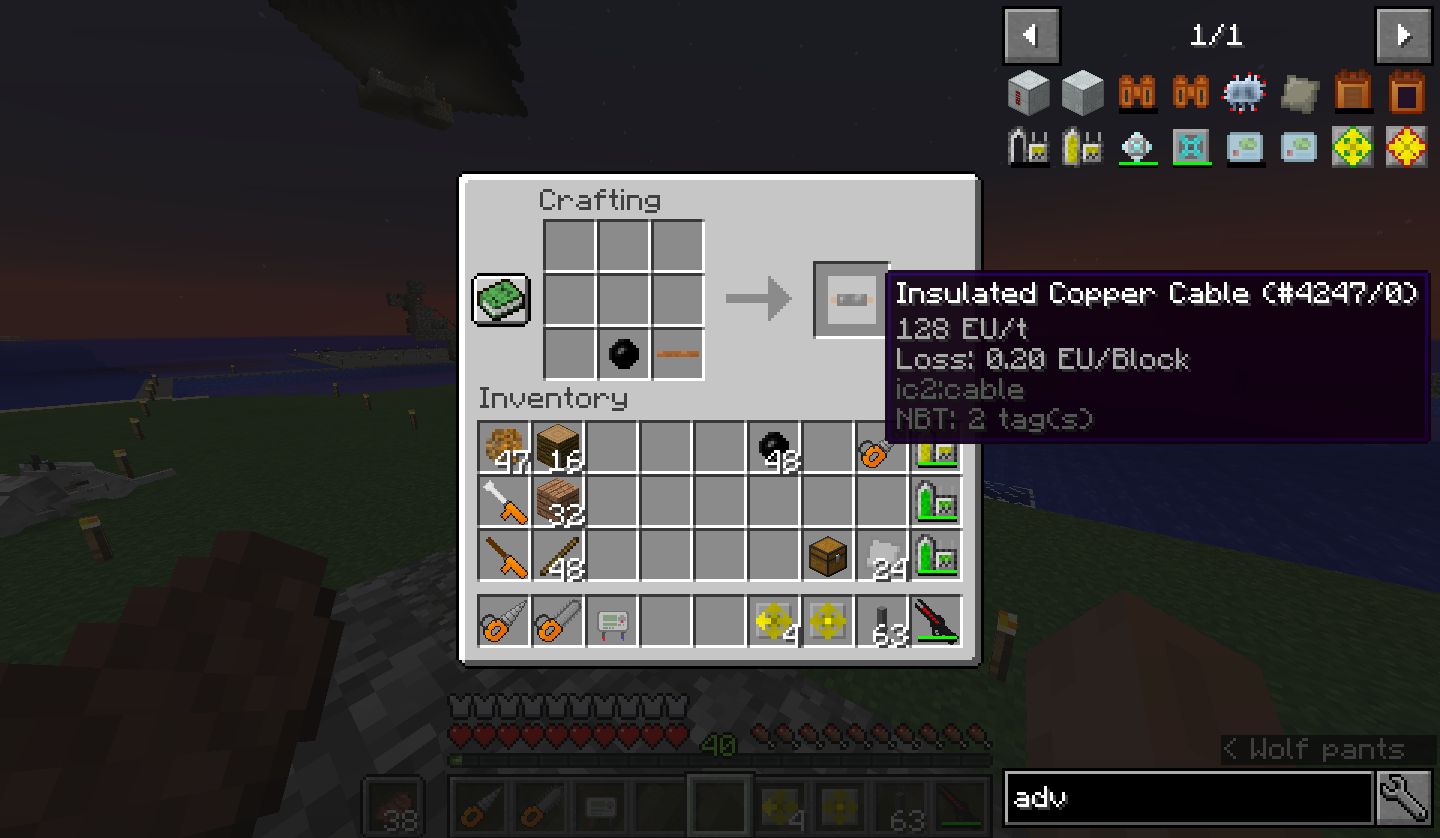
Task: Go to the previous item list page
Action: [1030, 36]
